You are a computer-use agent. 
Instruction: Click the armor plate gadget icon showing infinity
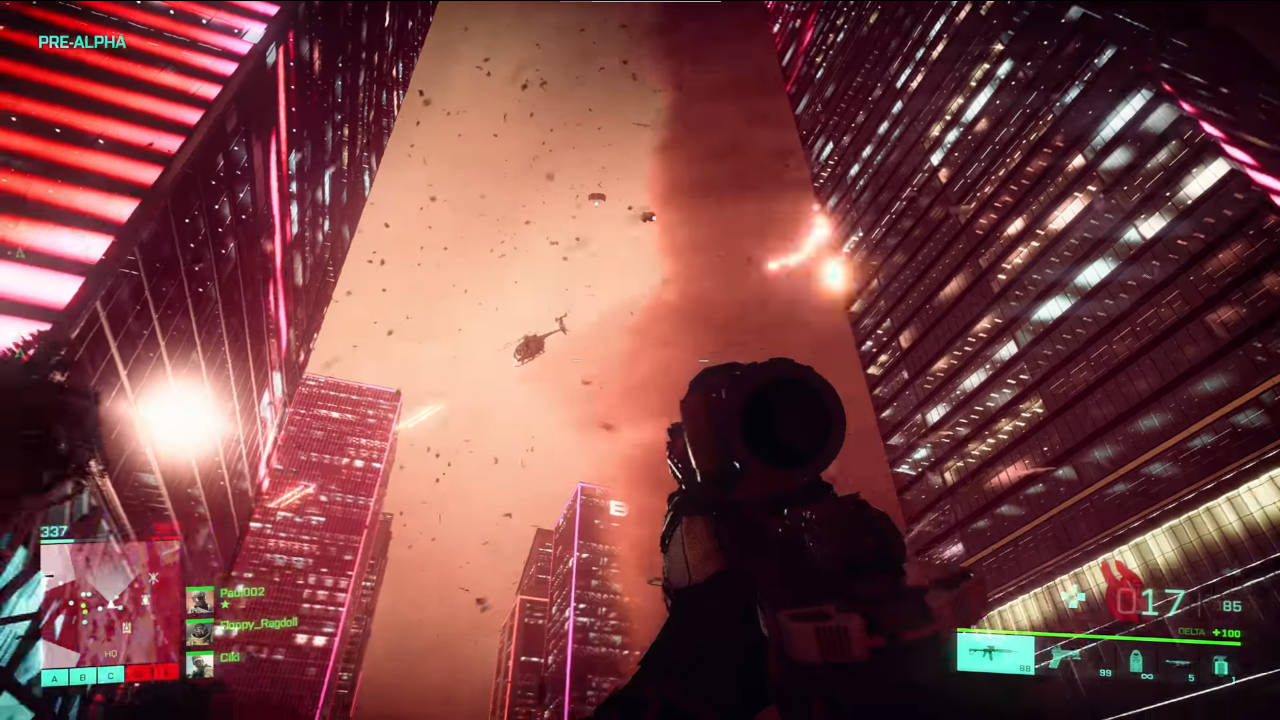point(1136,661)
